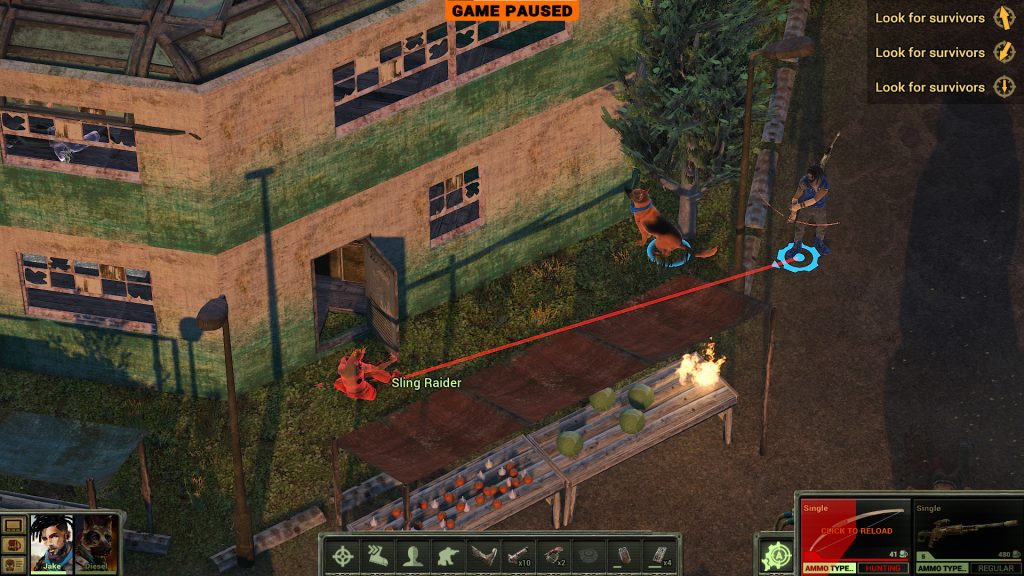Use the hotbar item with x4 count
The image size is (1024, 576).
pos(656,555)
